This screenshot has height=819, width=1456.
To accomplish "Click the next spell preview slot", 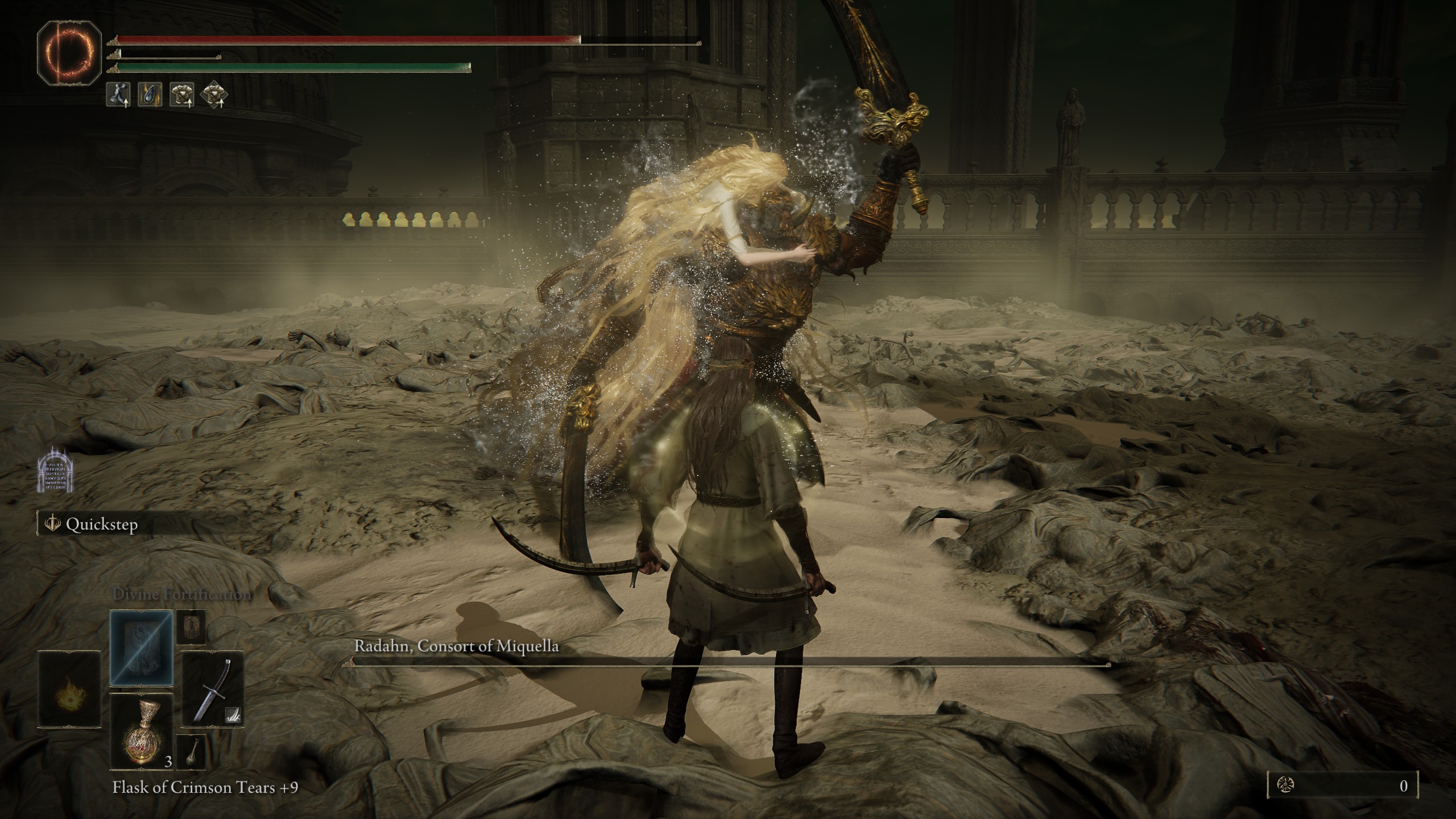I will [x=191, y=627].
